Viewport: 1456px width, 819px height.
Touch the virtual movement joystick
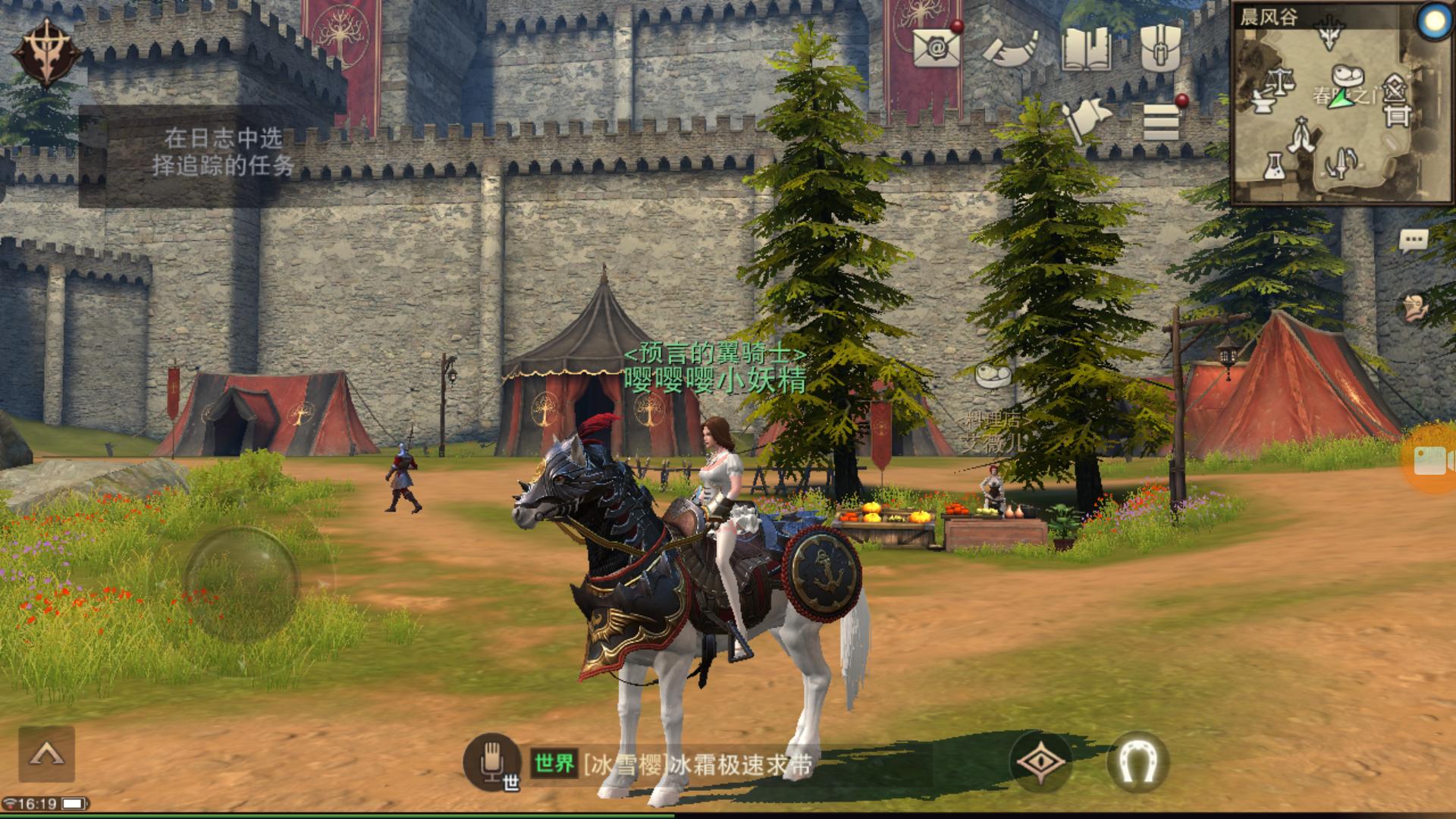(x=241, y=582)
